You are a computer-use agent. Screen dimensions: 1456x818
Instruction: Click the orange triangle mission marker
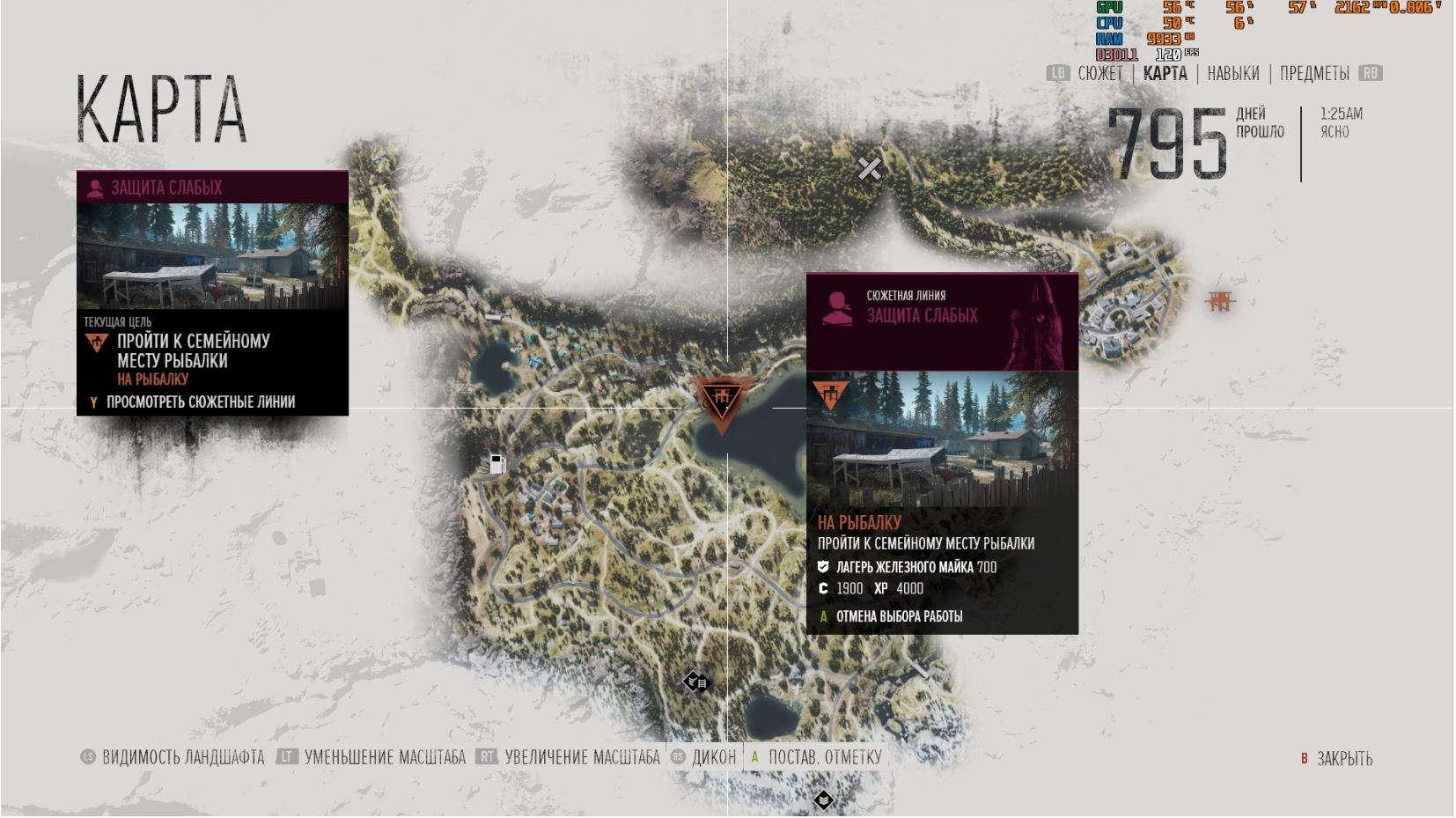click(x=721, y=402)
